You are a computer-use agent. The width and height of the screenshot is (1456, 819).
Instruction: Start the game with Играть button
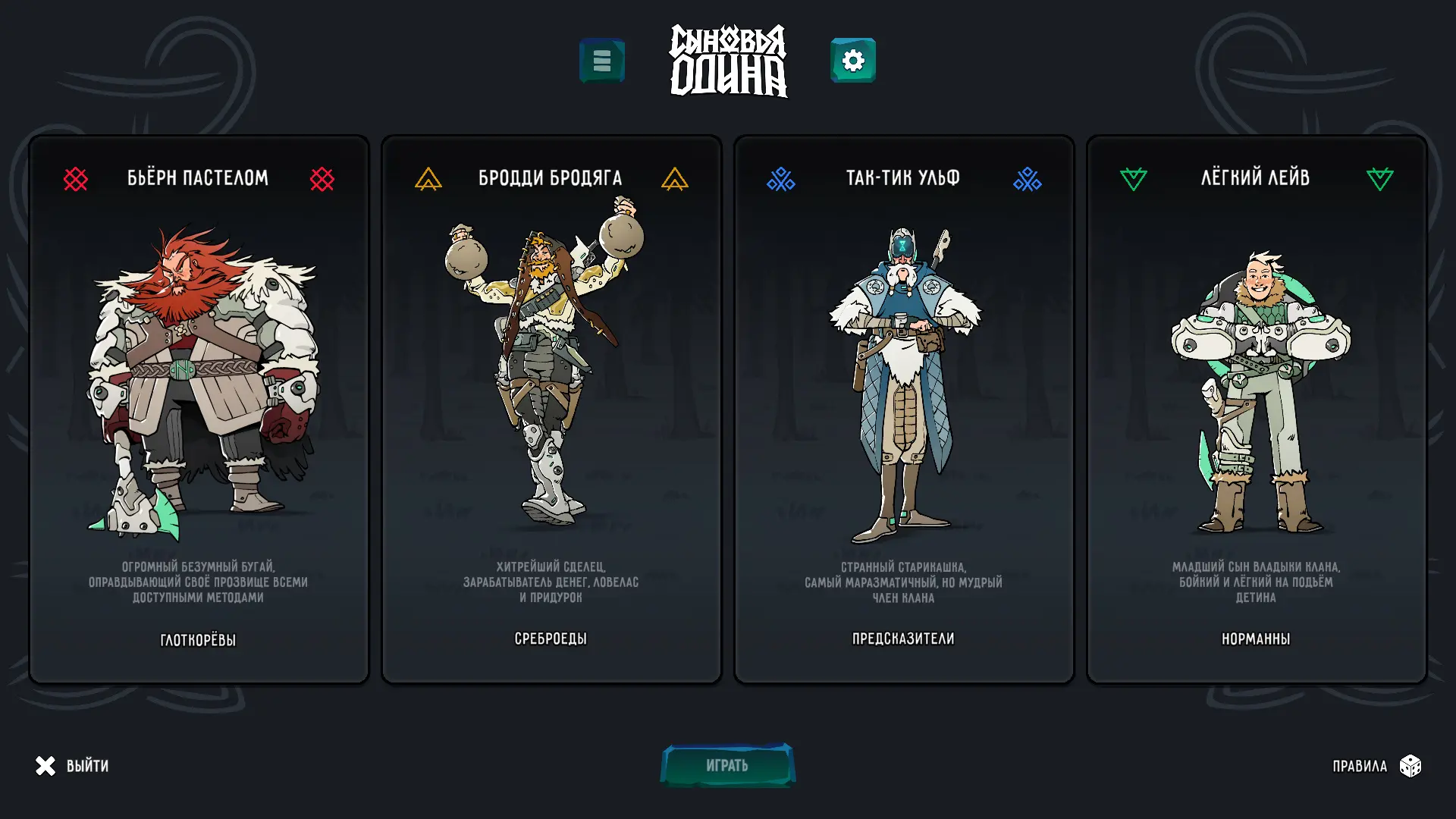[x=727, y=765]
